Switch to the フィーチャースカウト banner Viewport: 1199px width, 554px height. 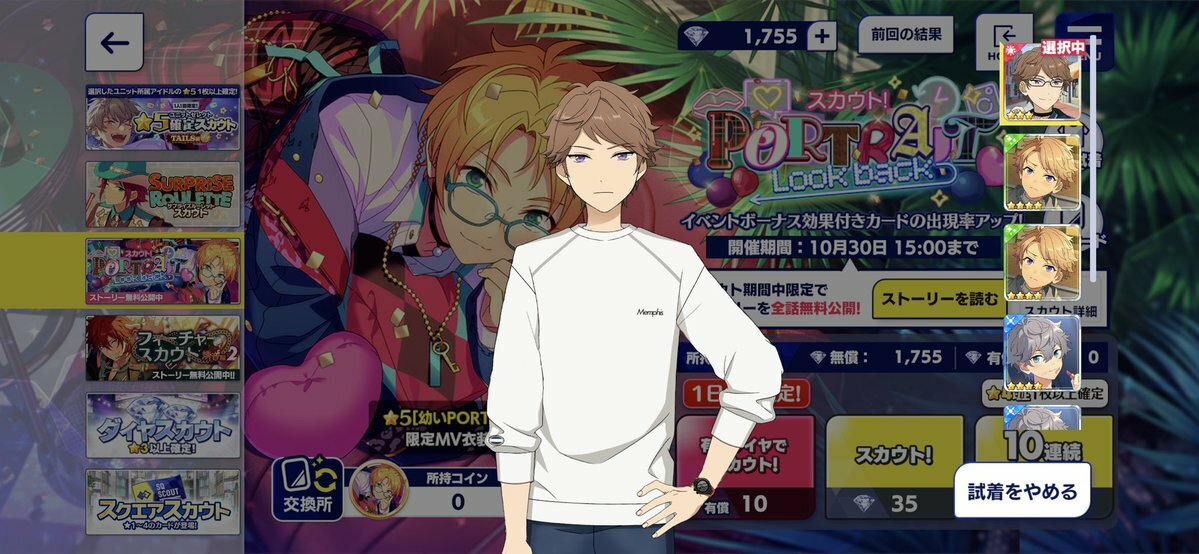(162, 348)
